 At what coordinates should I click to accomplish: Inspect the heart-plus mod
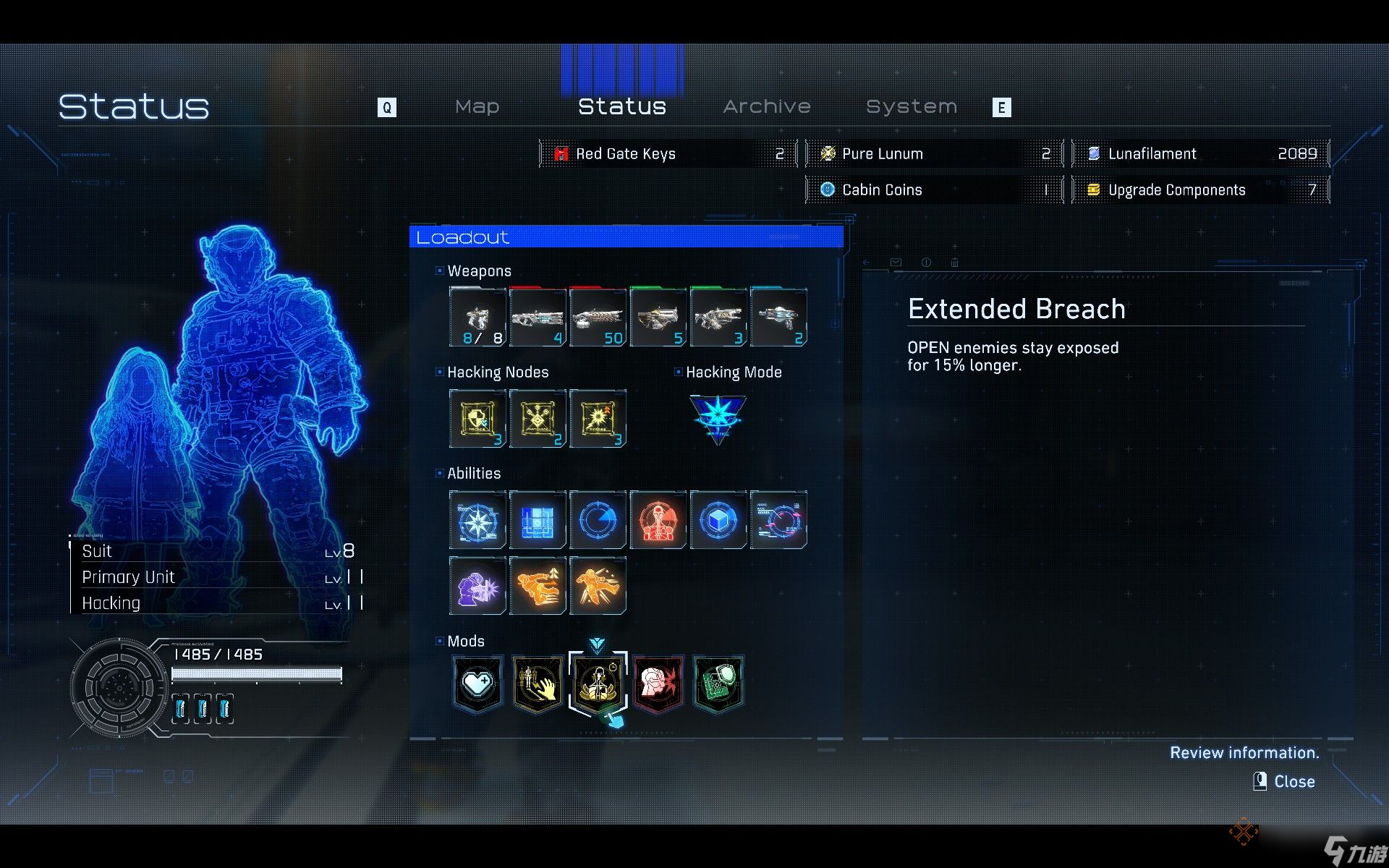[x=477, y=683]
